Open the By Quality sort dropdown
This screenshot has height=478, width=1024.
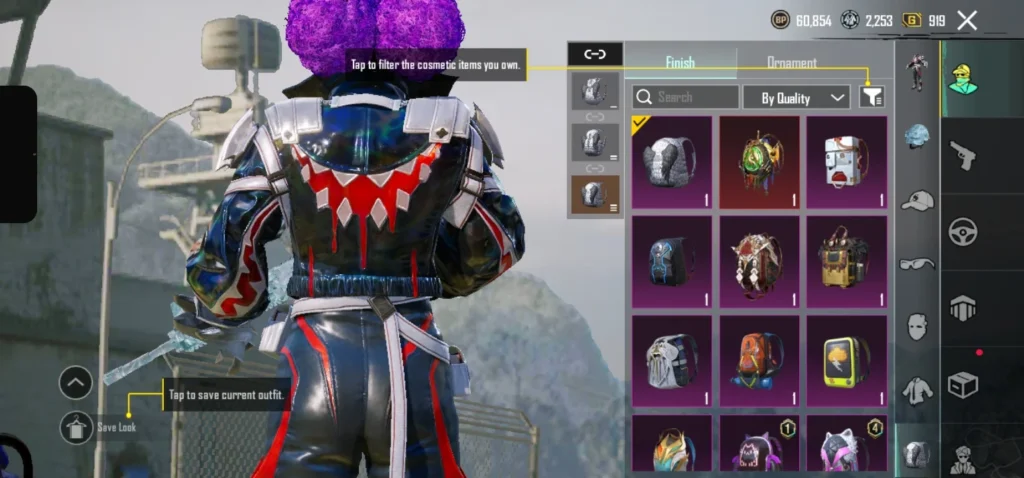[x=797, y=97]
